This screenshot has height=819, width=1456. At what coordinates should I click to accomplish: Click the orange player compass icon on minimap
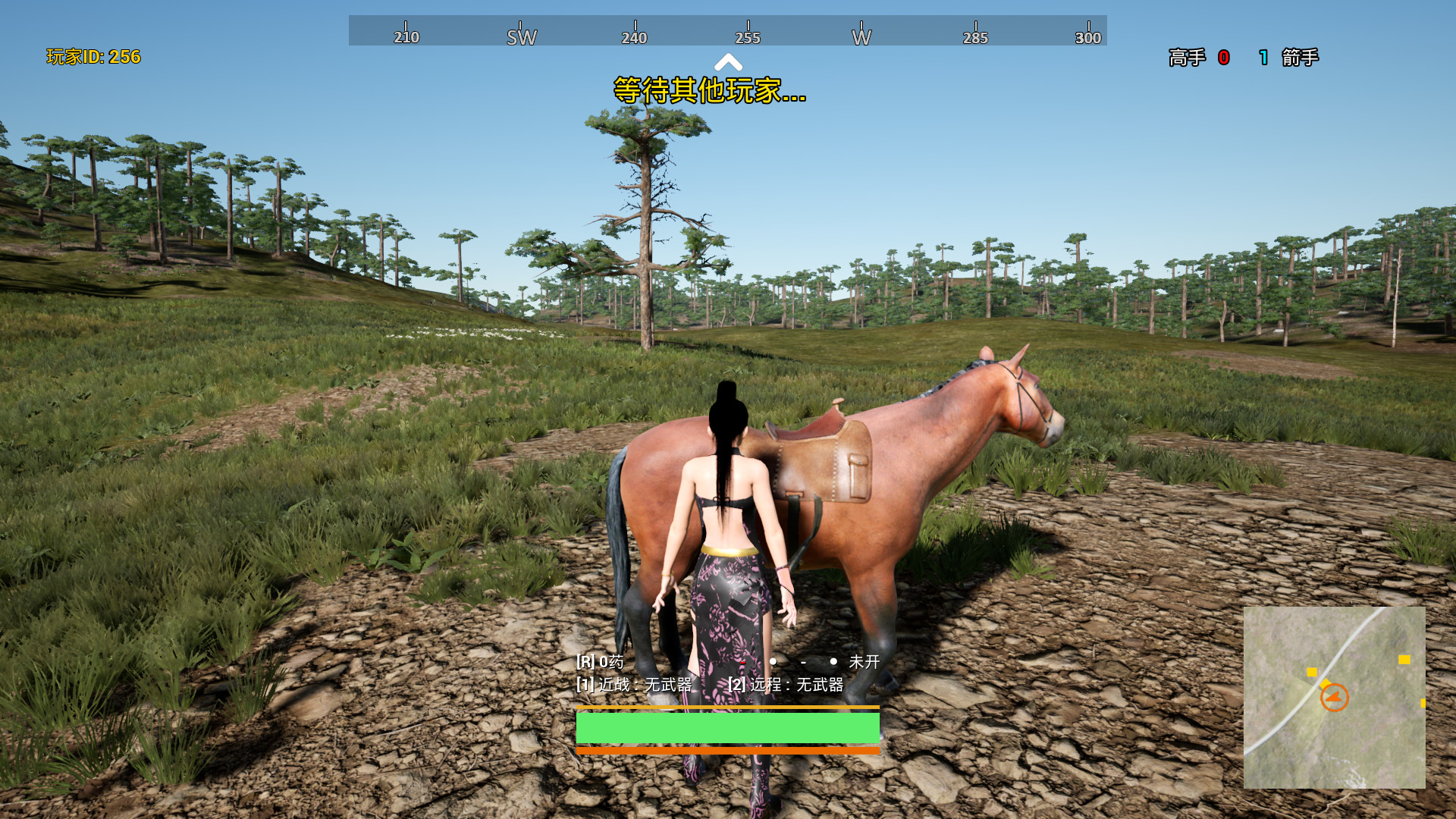[1335, 696]
